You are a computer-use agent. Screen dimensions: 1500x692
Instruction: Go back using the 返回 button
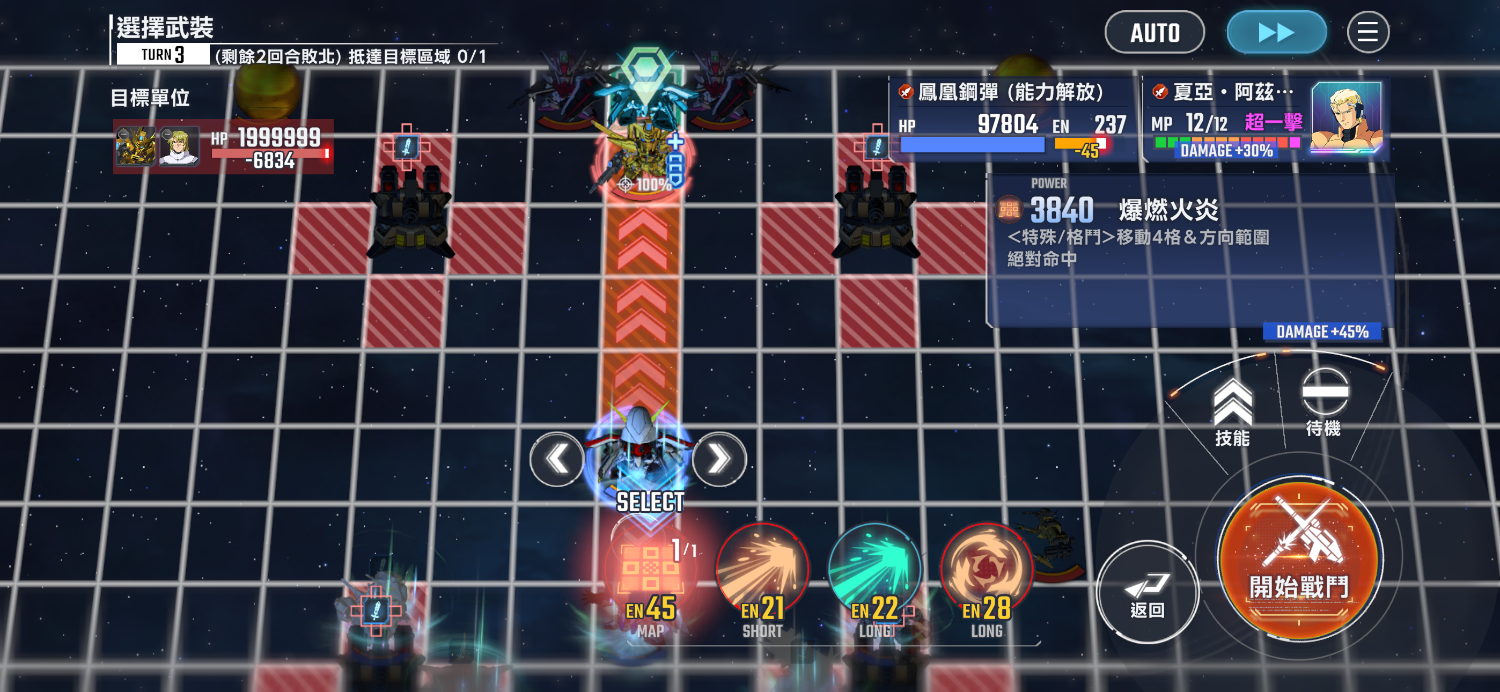1146,590
